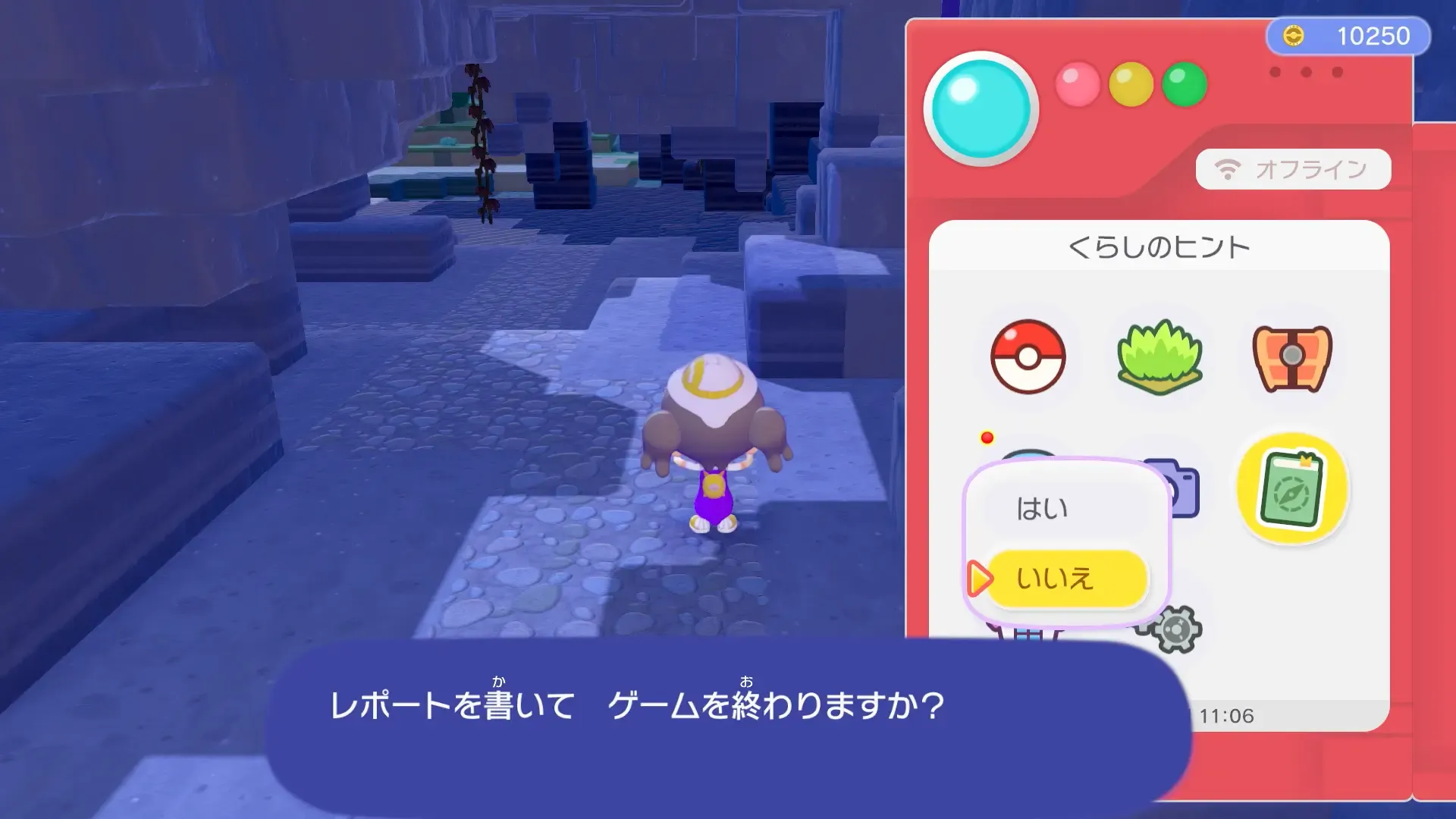Click the yellow ball button on the phone

point(1129,86)
